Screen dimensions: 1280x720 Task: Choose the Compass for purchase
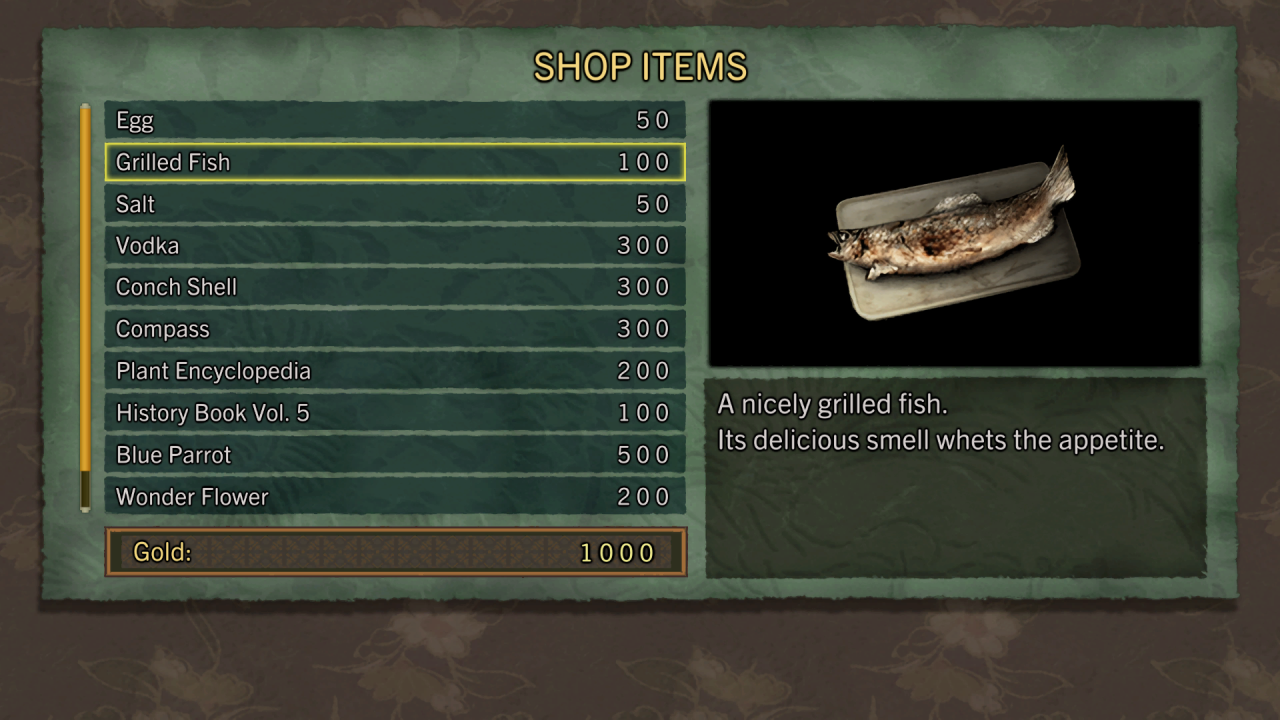pyautogui.click(x=395, y=329)
